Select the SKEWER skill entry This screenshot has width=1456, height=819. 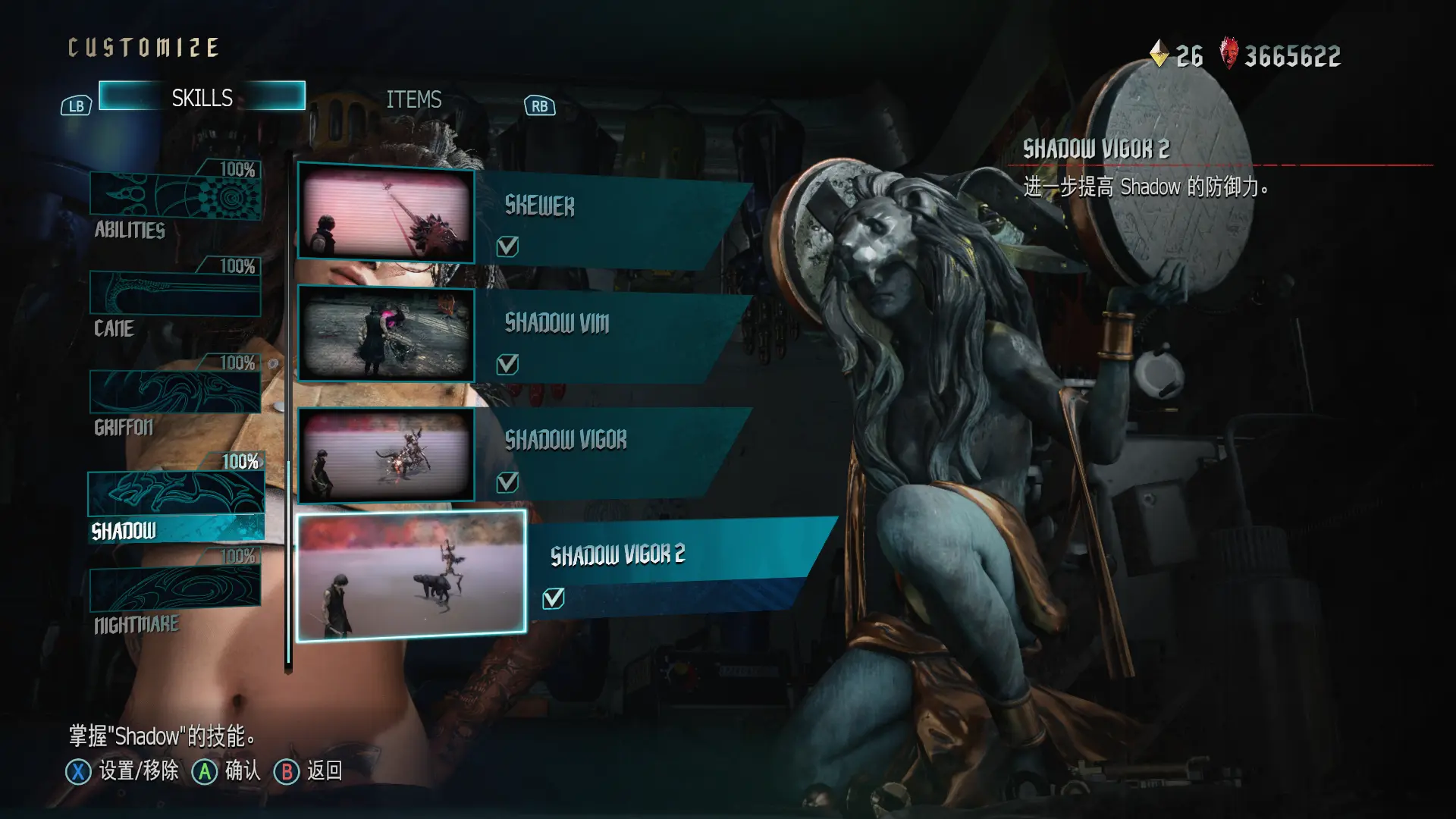[x=607, y=207]
